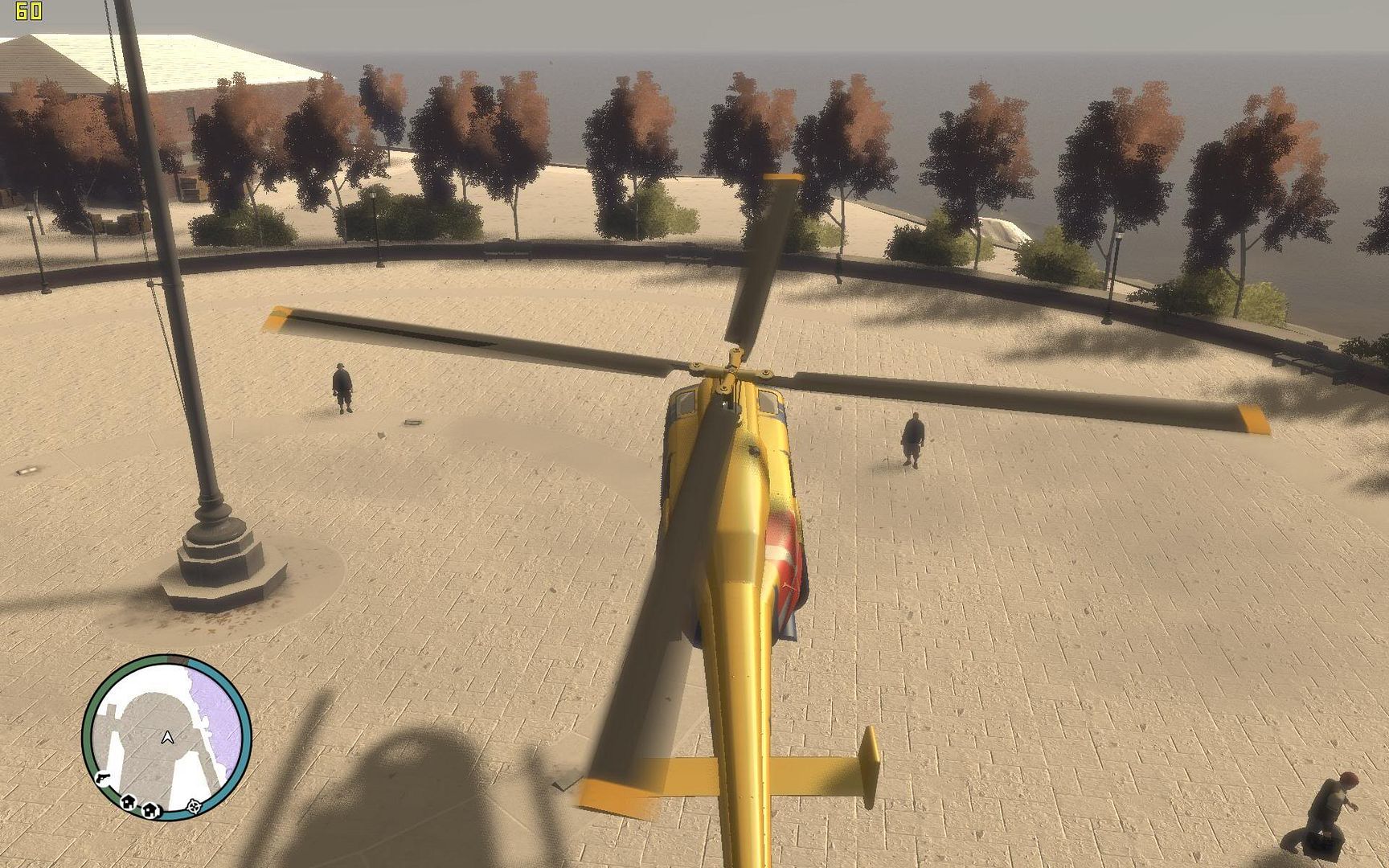1389x868 pixels.
Task: Click the crosshair target blip on minimap
Action: (x=194, y=805)
